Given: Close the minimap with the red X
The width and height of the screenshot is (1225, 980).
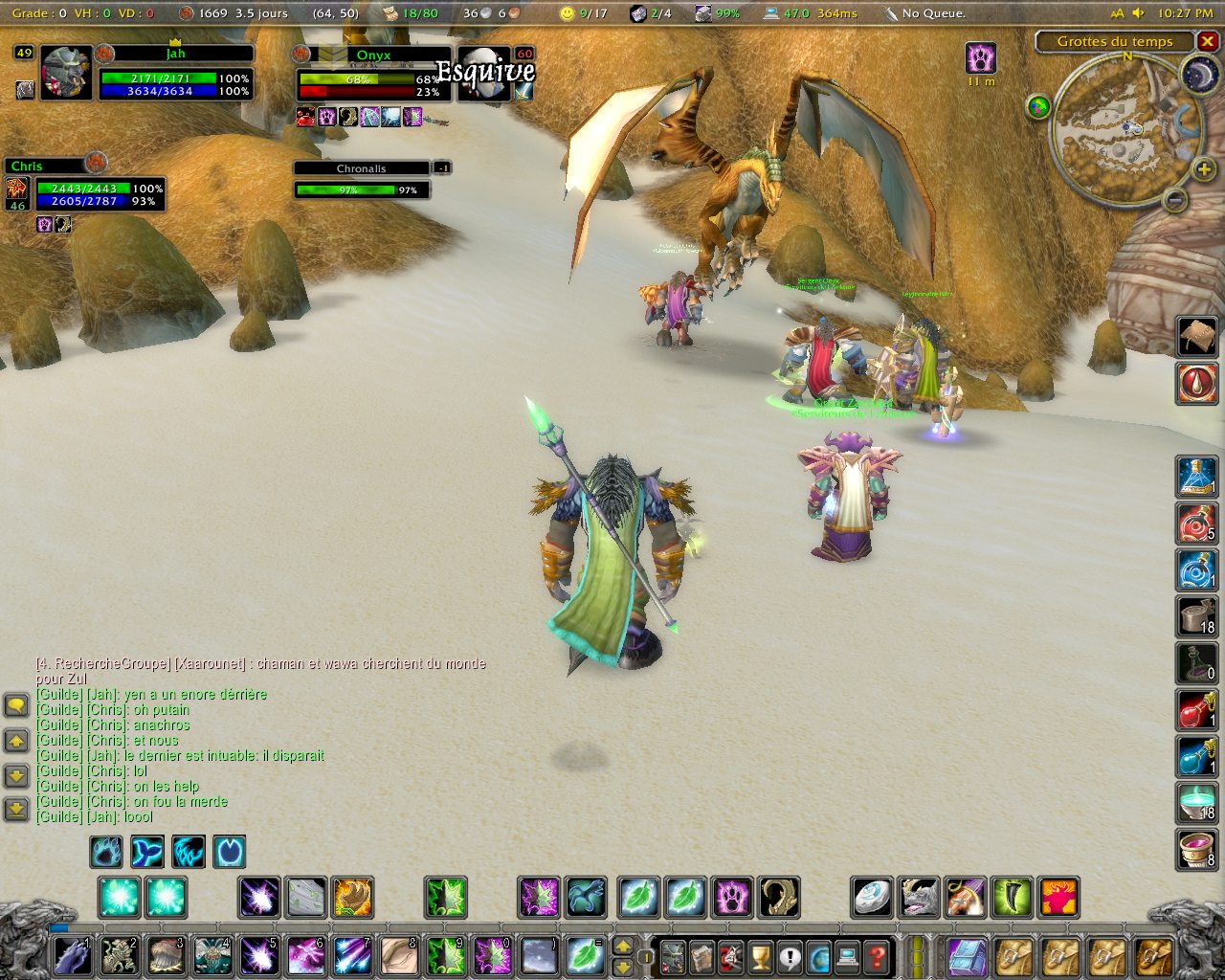Looking at the screenshot, I should click(x=1208, y=41).
